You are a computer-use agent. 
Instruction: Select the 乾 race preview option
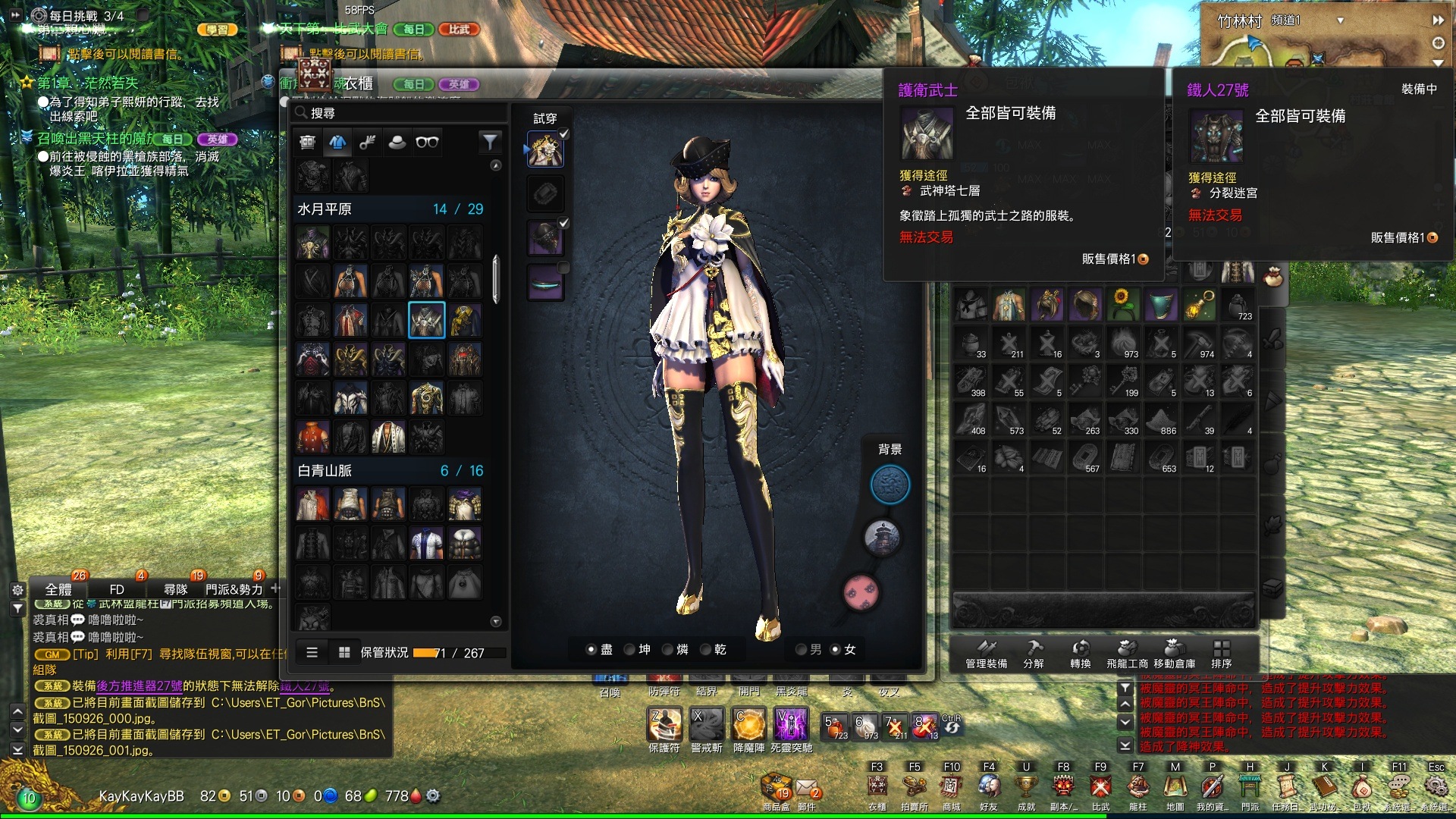pyautogui.click(x=705, y=650)
